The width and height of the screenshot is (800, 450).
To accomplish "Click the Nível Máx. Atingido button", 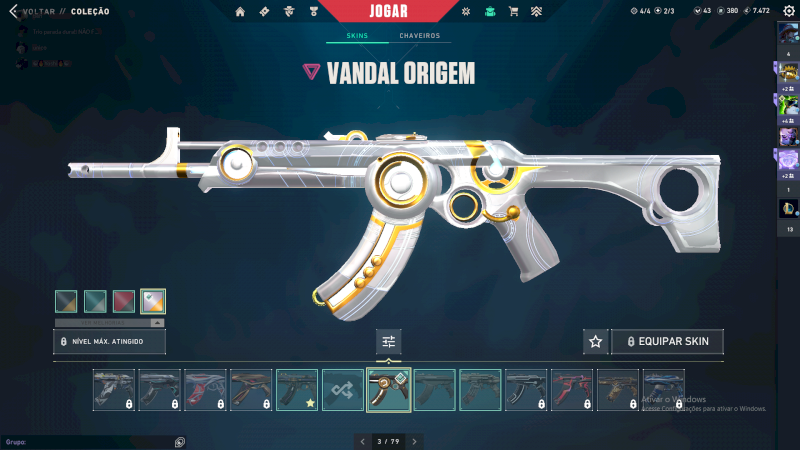I will coord(109,342).
